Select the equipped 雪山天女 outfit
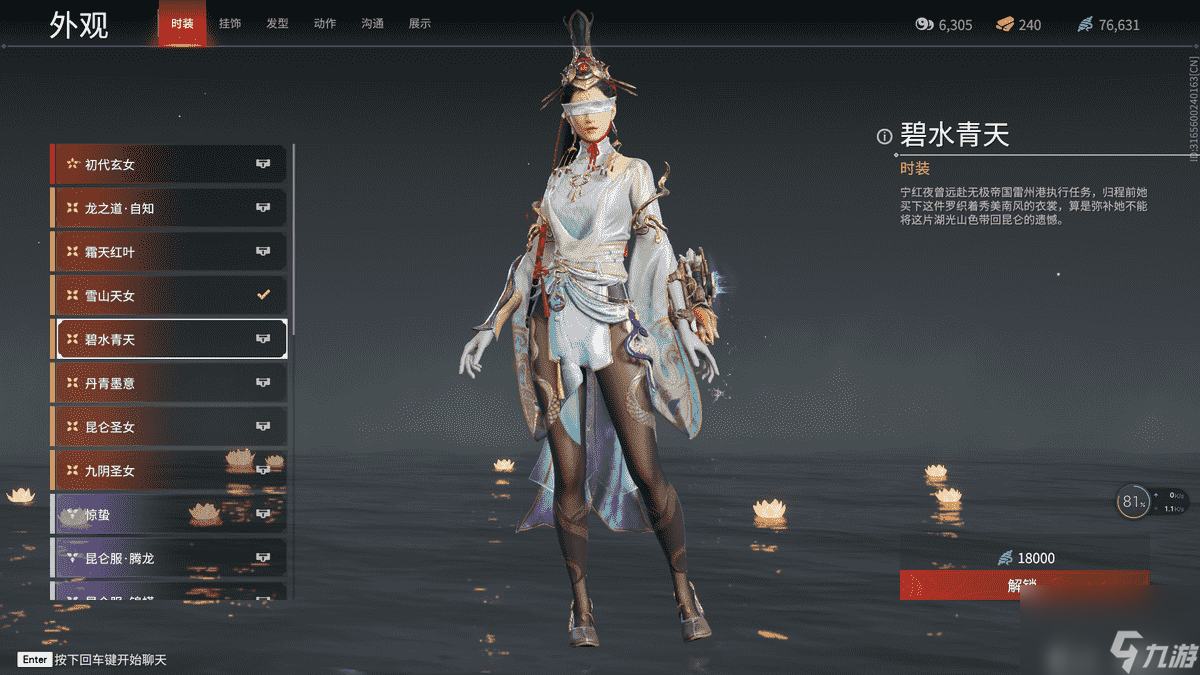 coord(169,295)
